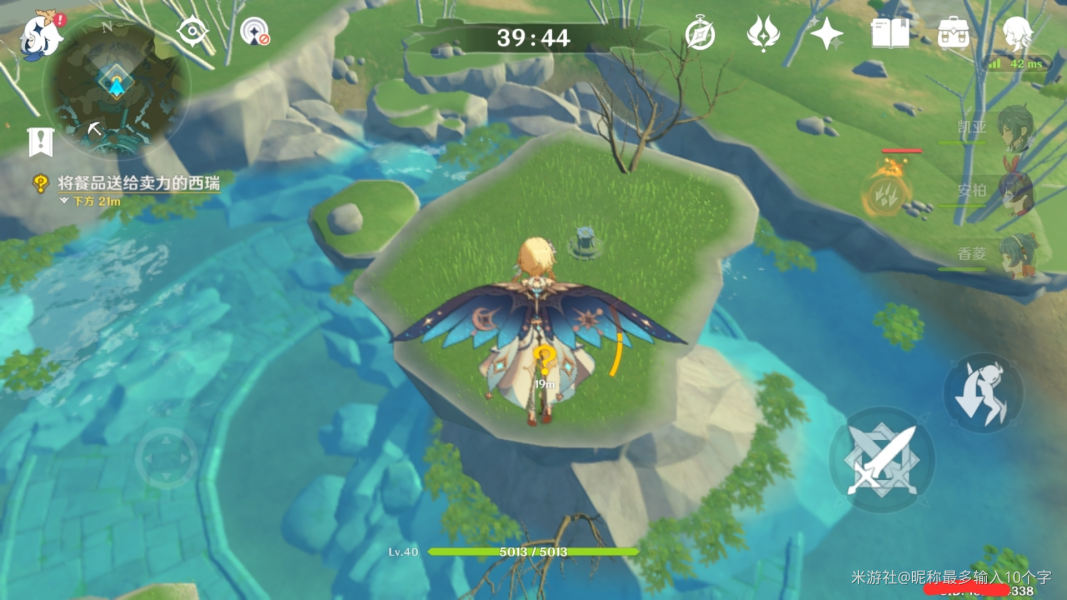Activate the glowing orange arrow-rain burst icon
This screenshot has width=1067, height=600.
(885, 192)
